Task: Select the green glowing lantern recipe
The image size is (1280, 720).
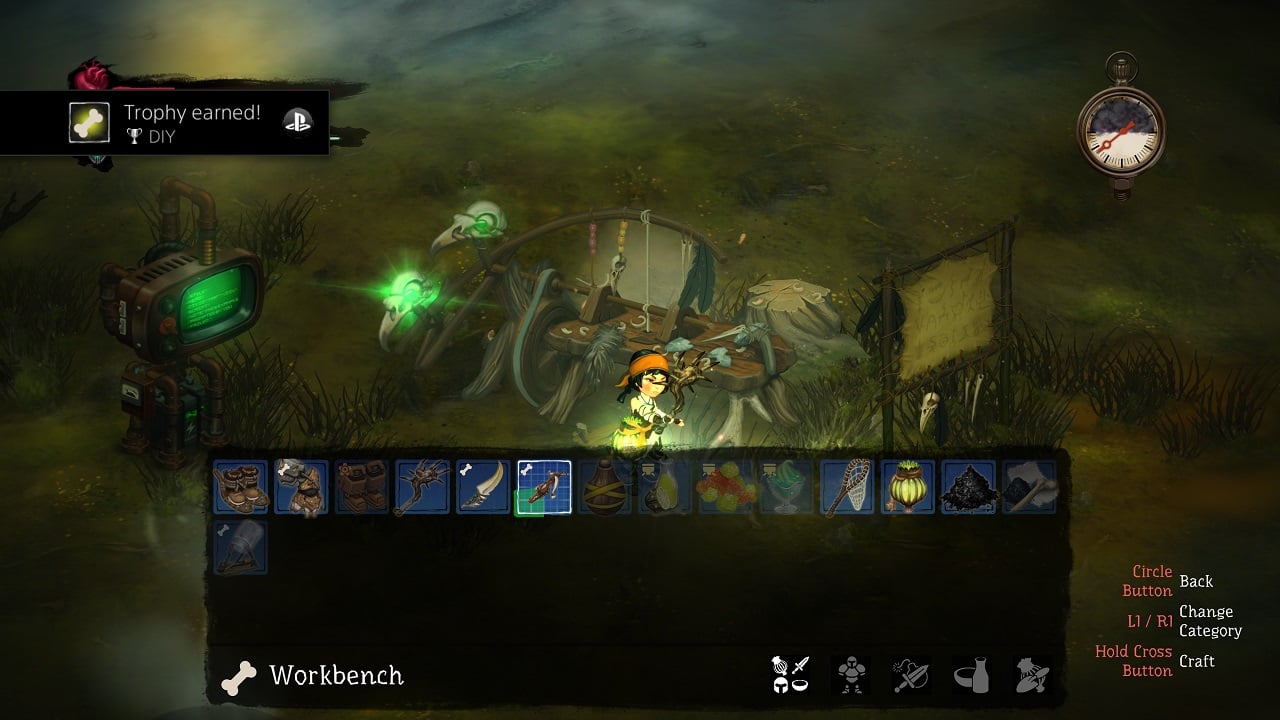Action: coord(908,487)
